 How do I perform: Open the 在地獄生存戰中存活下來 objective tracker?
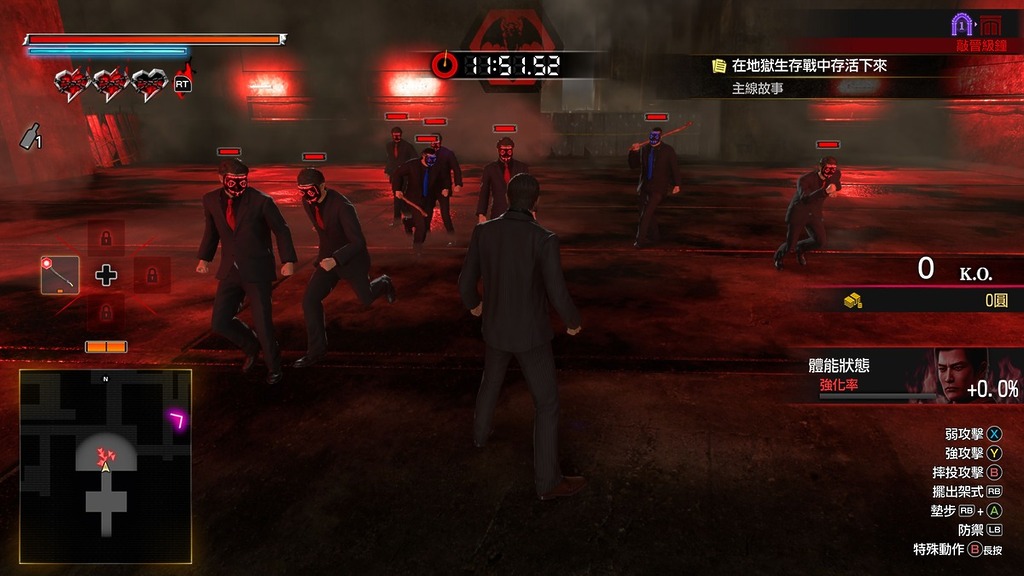coord(809,66)
